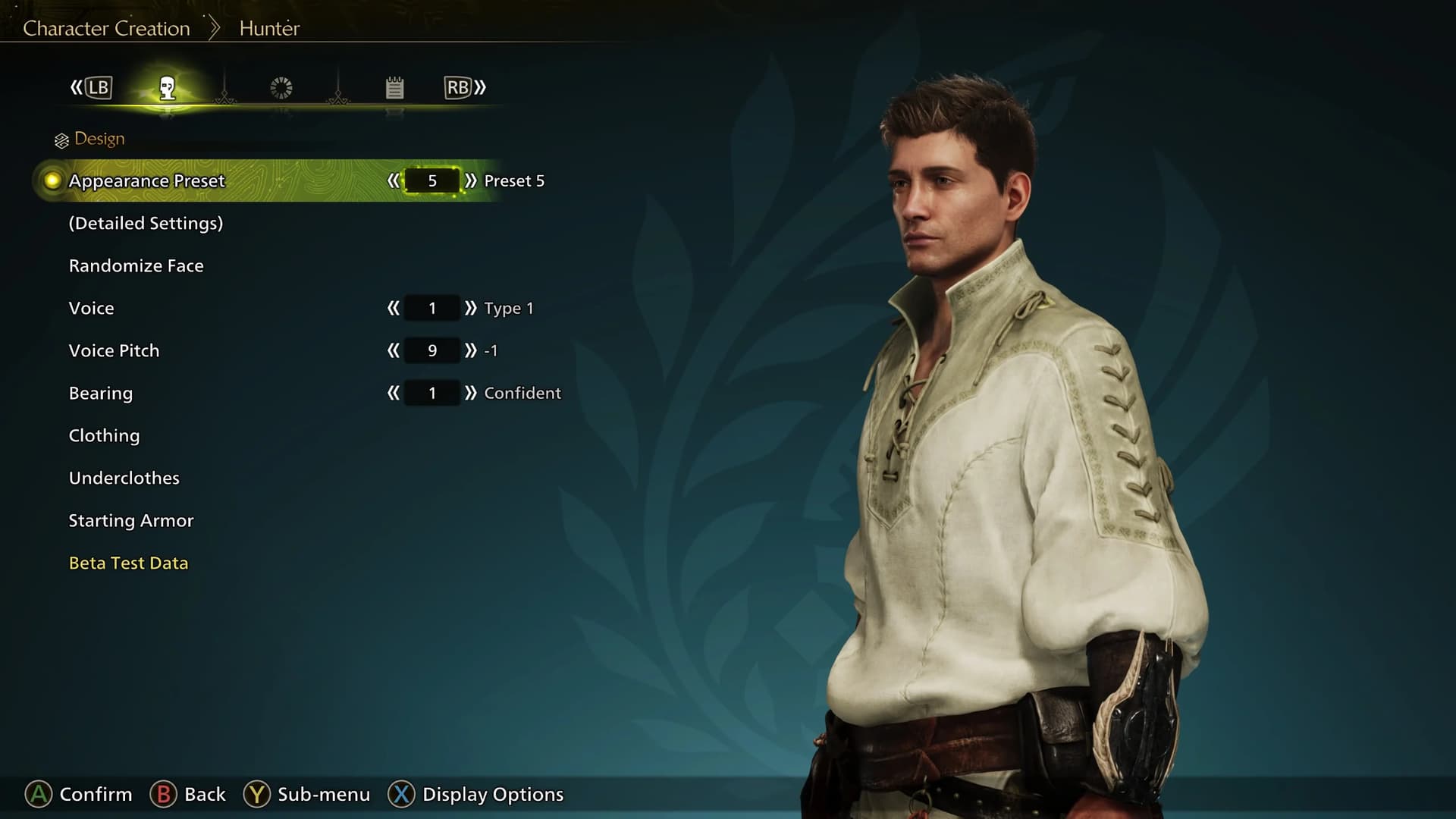Viewport: 1456px width, 819px height.
Task: Click right arrow next to Bearing Confident
Action: pyautogui.click(x=472, y=393)
